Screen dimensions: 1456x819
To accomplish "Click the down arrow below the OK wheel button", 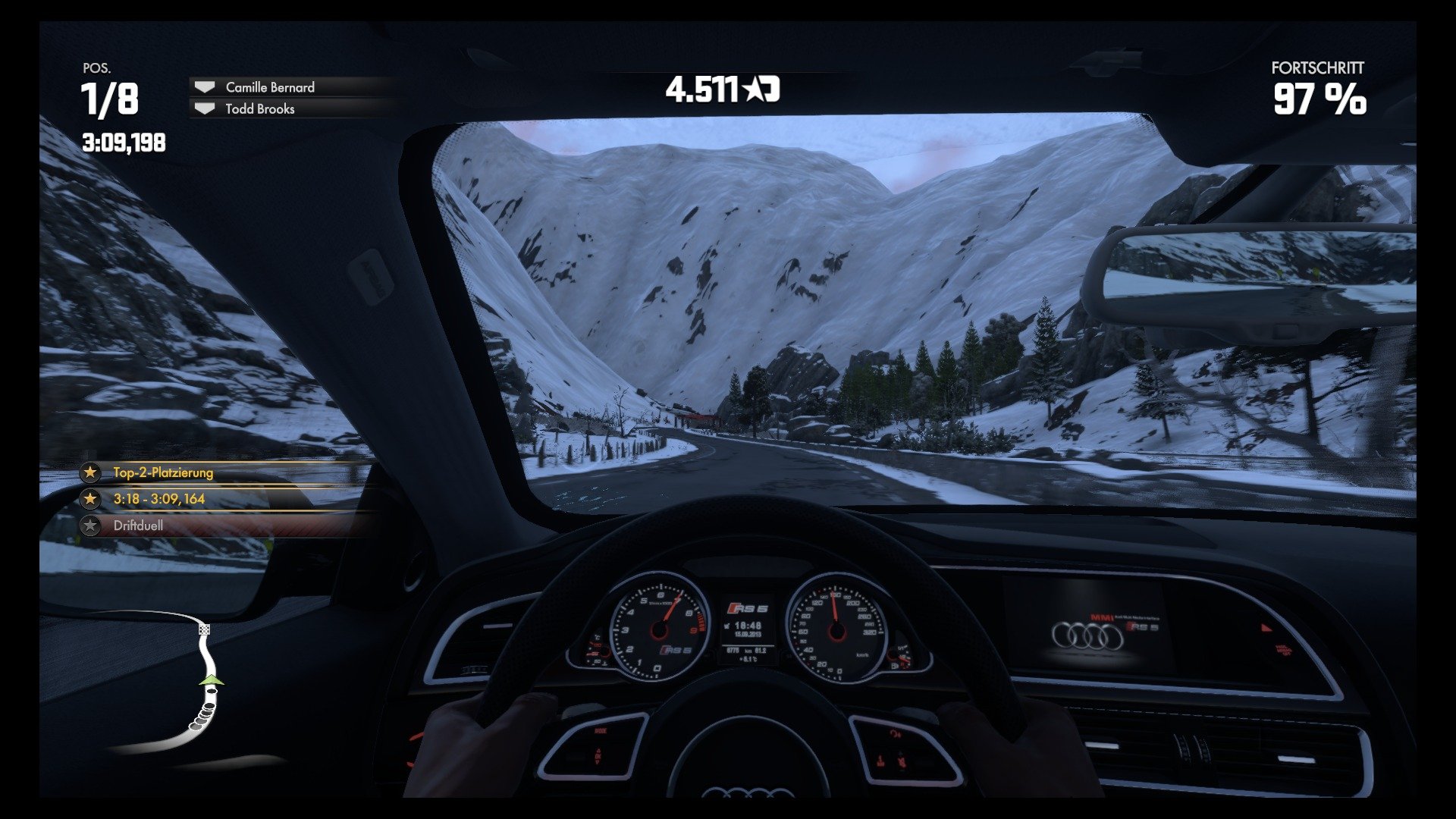I will (598, 763).
